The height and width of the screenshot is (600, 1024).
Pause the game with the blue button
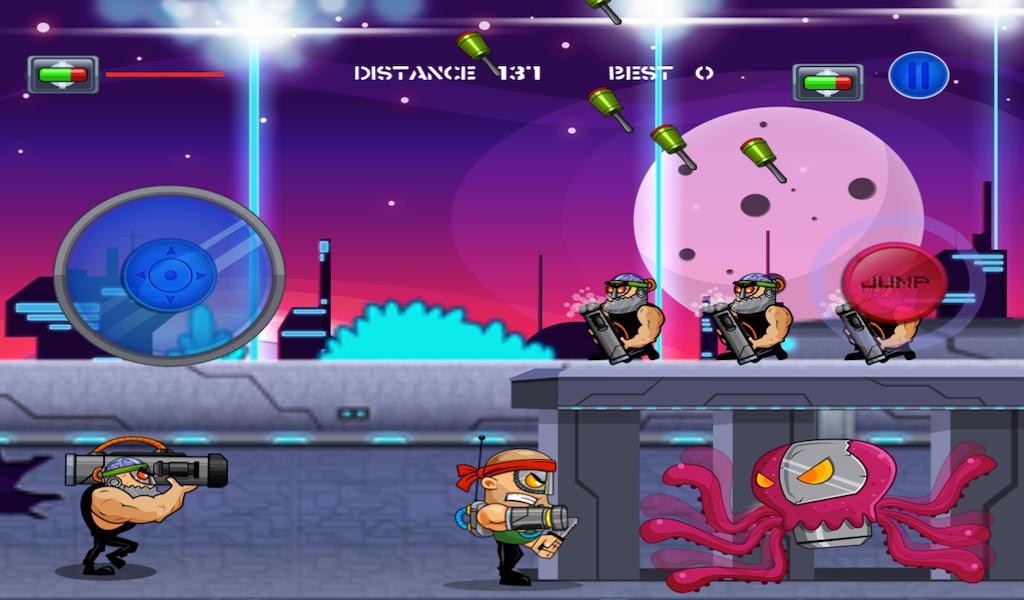click(918, 76)
